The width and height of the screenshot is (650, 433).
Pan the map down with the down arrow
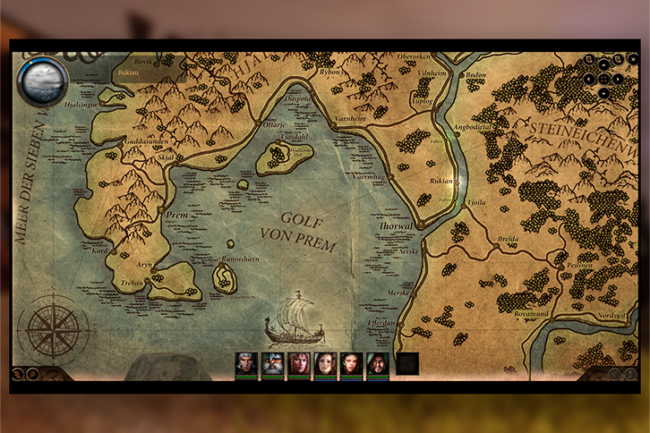[604, 92]
